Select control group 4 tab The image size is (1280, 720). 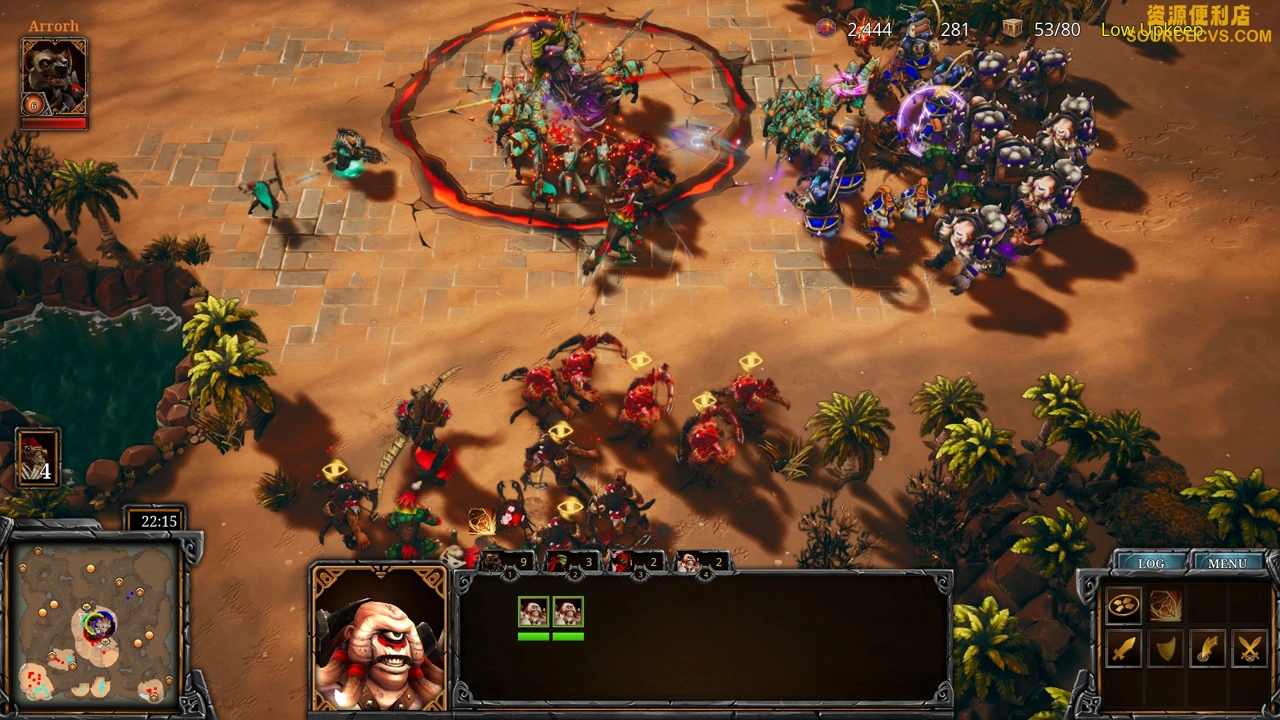(x=701, y=563)
